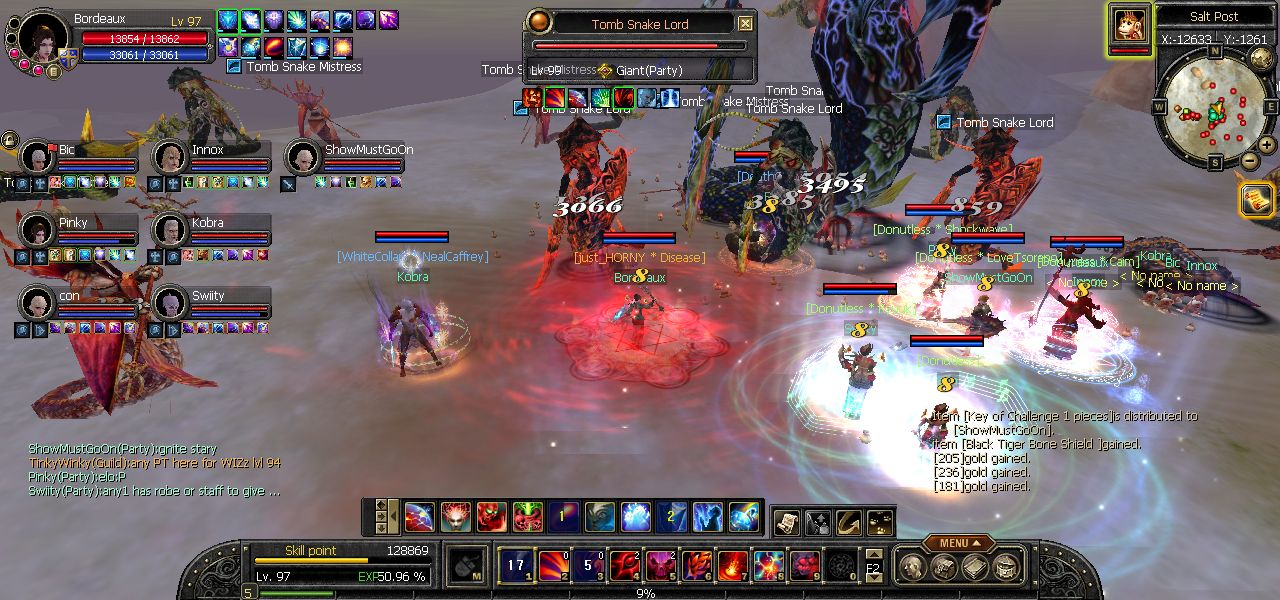Click party member con's portrait

[x=37, y=302]
